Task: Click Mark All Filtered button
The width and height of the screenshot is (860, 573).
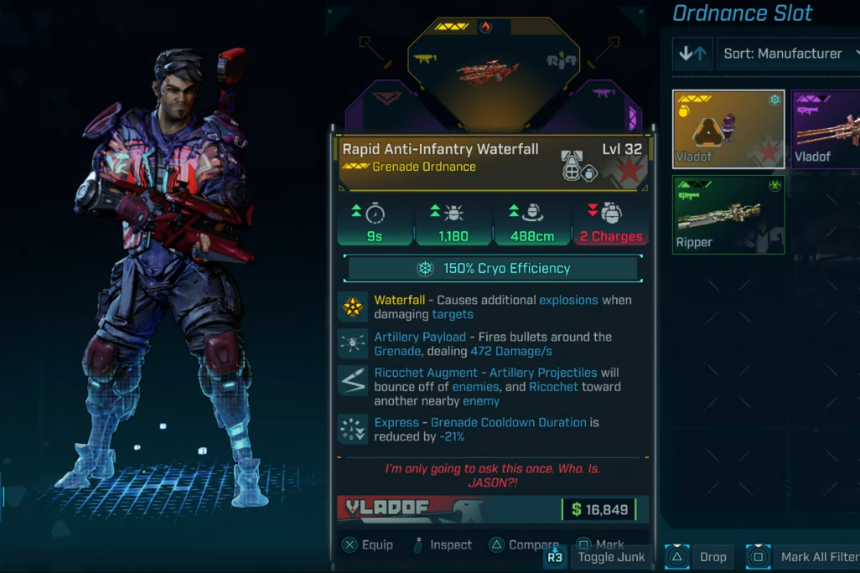Action: (x=805, y=557)
